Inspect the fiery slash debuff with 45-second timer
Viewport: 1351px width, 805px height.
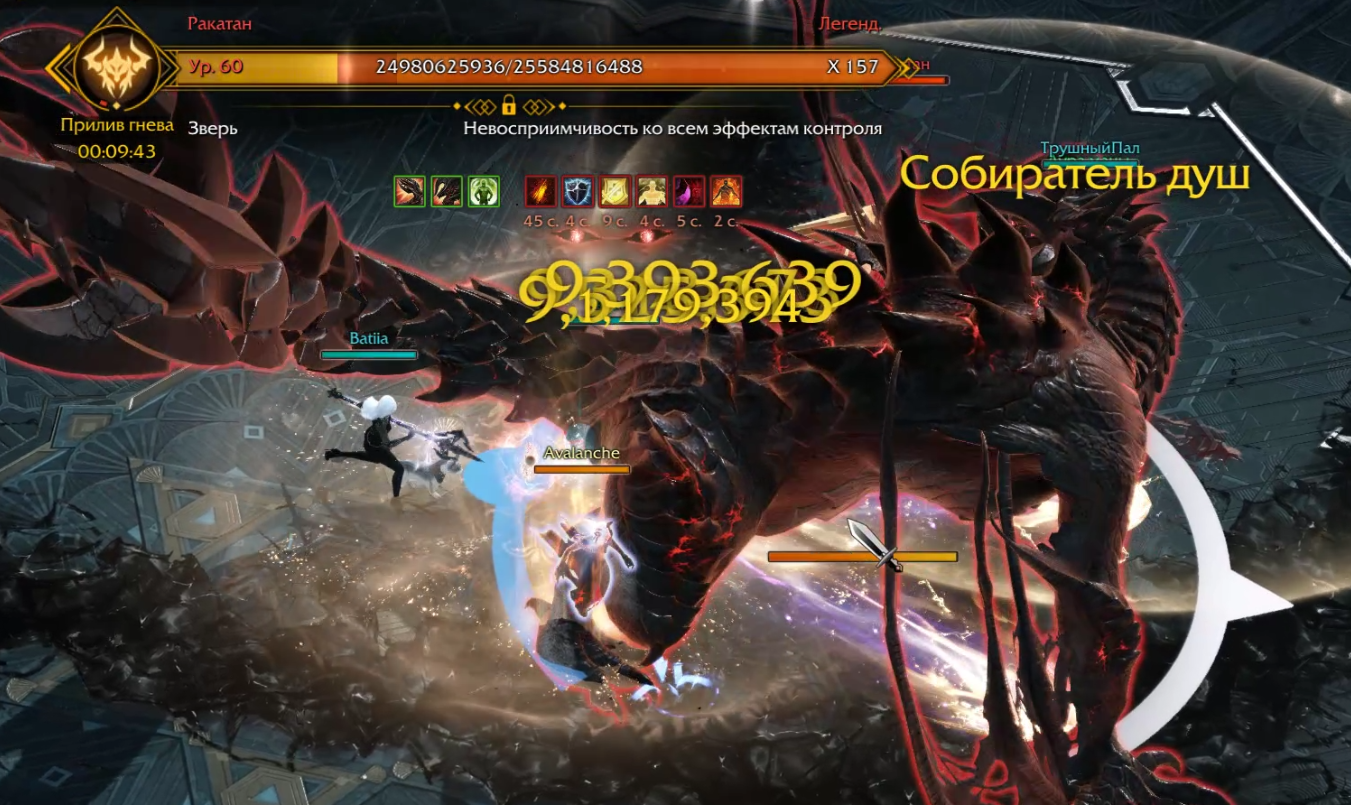point(541,191)
